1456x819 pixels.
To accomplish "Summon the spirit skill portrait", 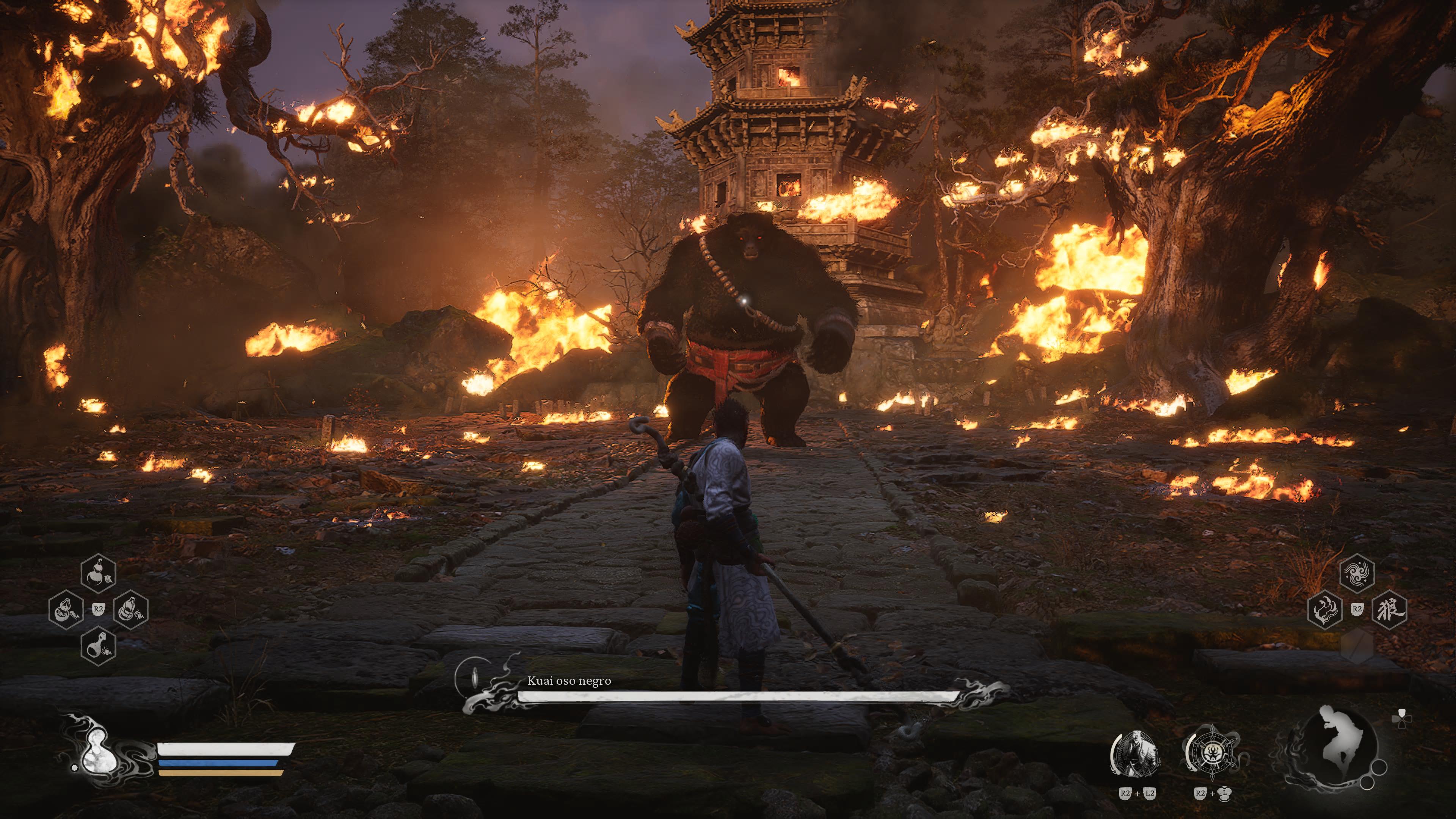I will [1135, 754].
